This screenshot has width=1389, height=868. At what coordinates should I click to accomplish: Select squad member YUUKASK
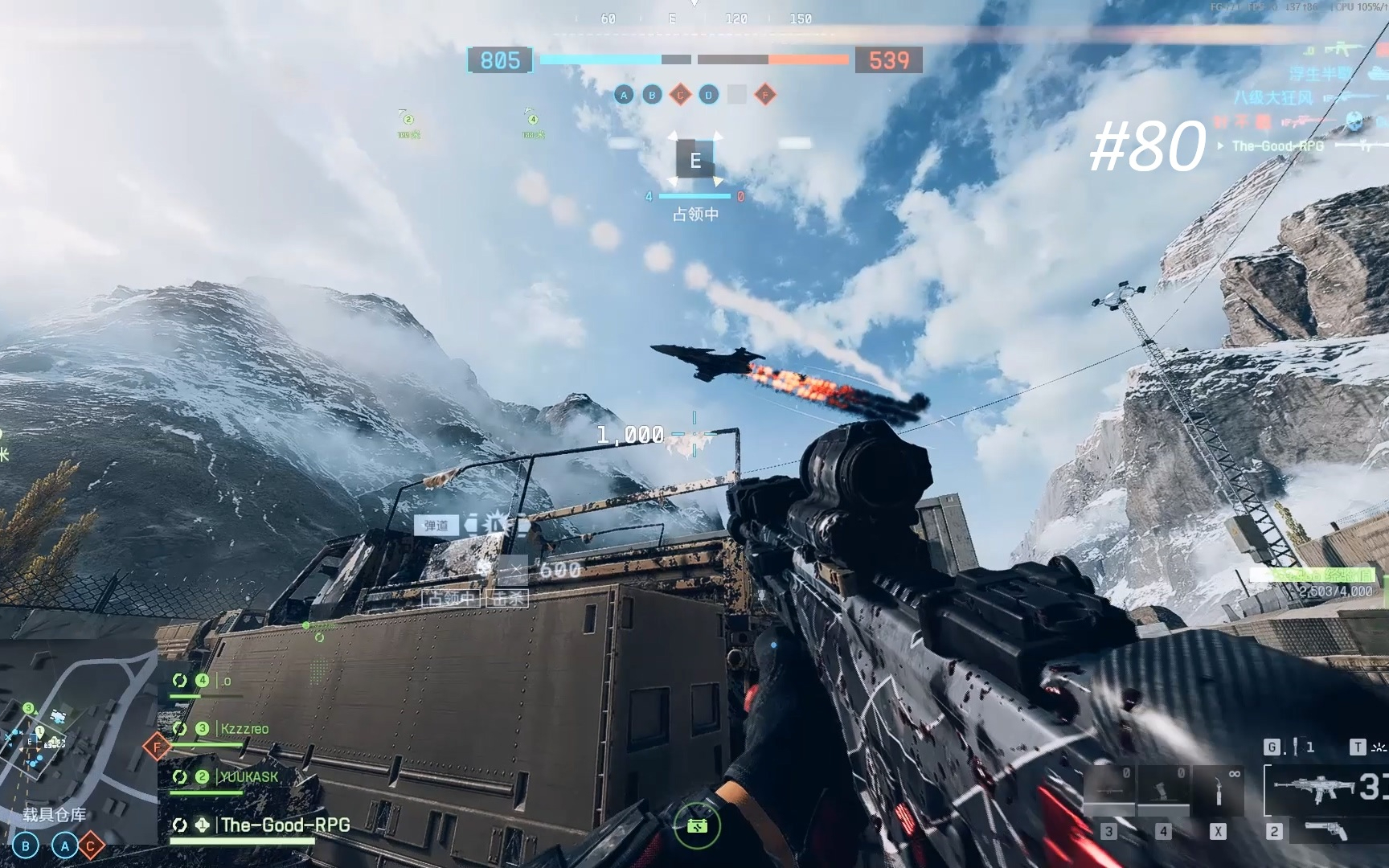click(248, 777)
